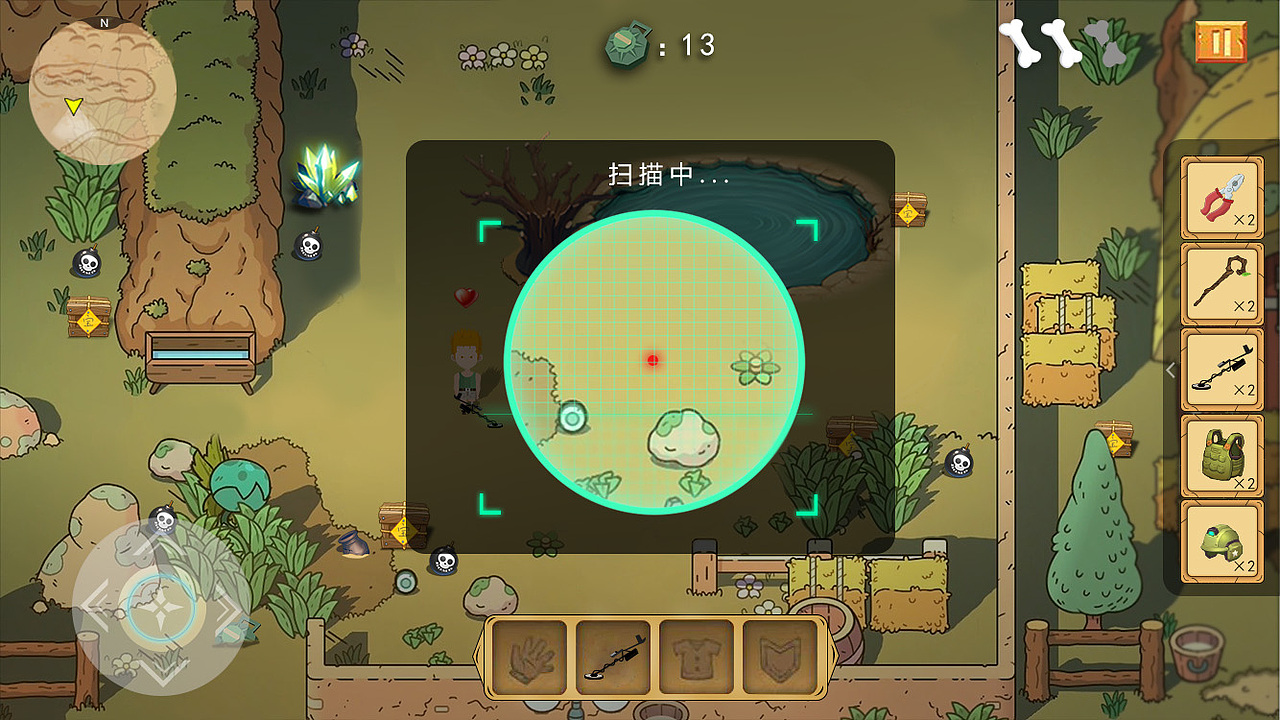The width and height of the screenshot is (1280, 720).
Task: Tap the red scan target dot
Action: [653, 360]
